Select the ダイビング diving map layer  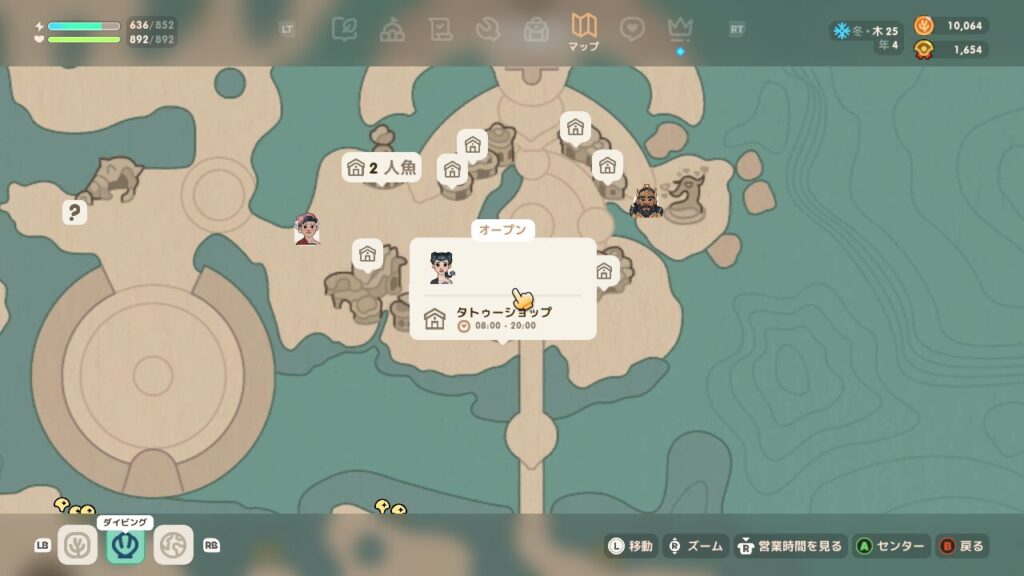(126, 545)
